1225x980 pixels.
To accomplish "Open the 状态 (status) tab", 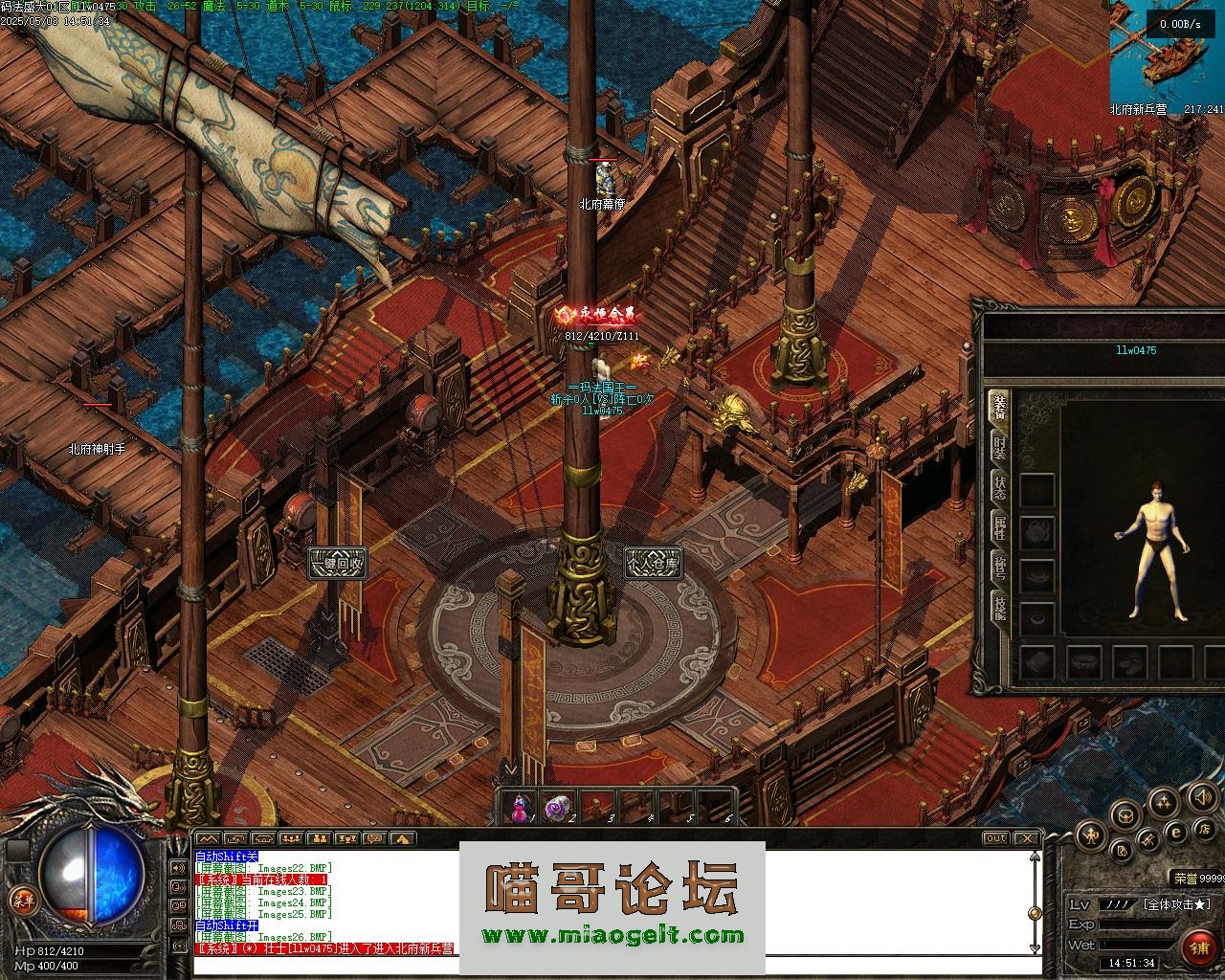I will pyautogui.click(x=998, y=486).
